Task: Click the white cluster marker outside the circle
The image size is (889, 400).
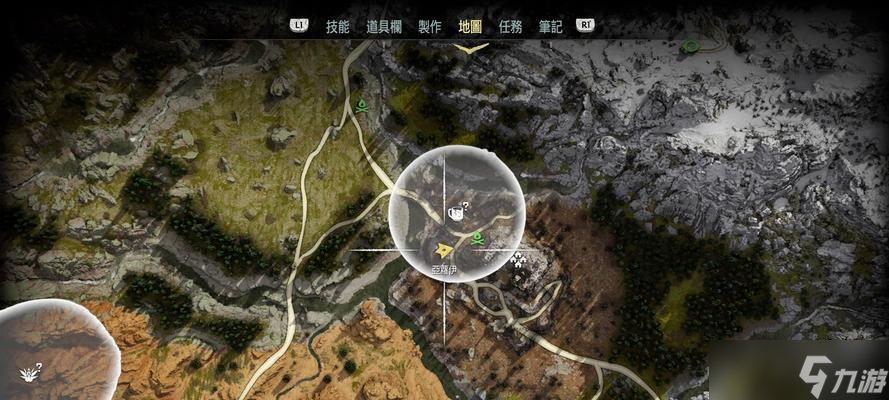Action: click(518, 260)
